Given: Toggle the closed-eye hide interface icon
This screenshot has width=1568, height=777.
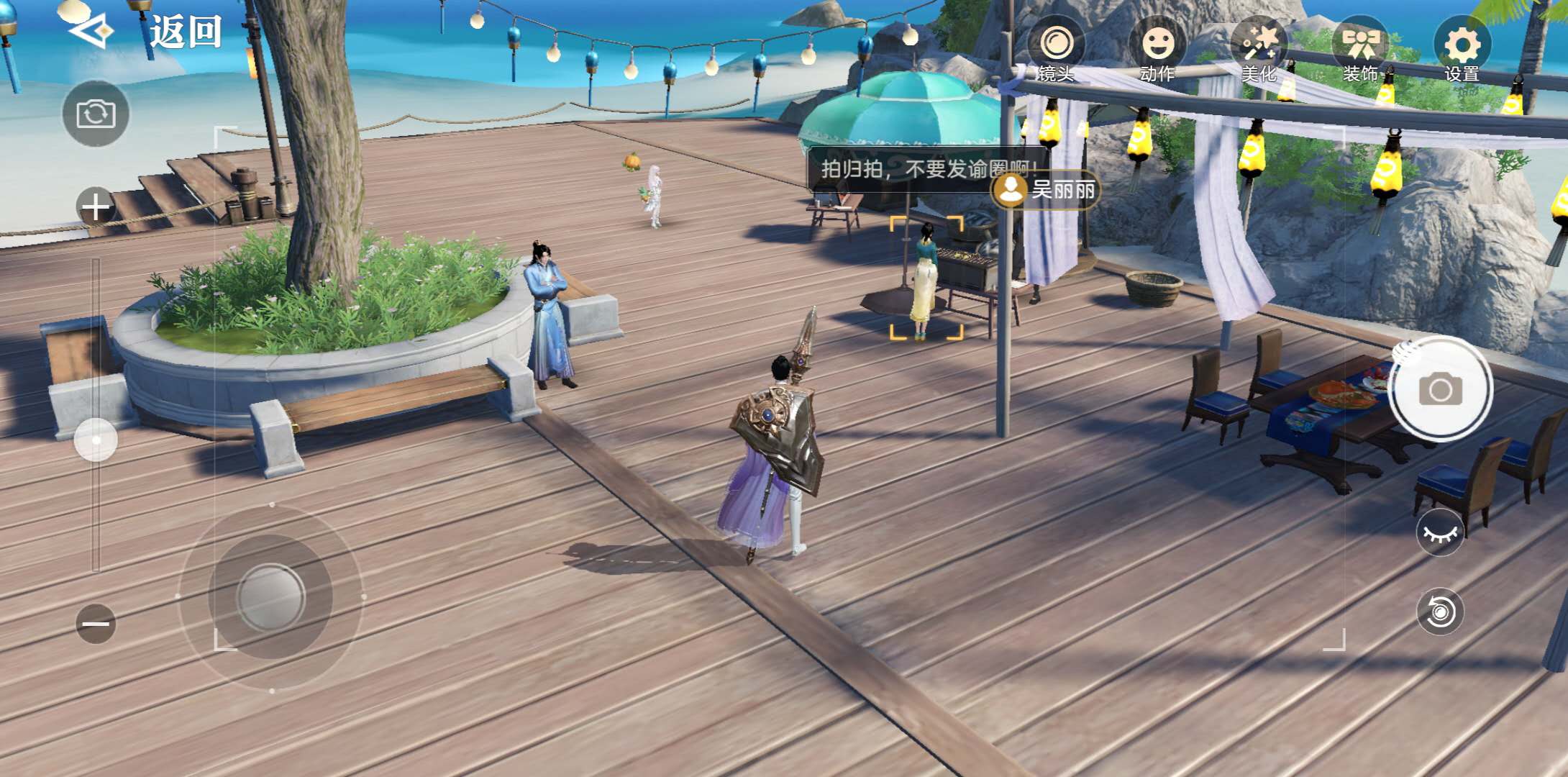Looking at the screenshot, I should pos(1440,533).
